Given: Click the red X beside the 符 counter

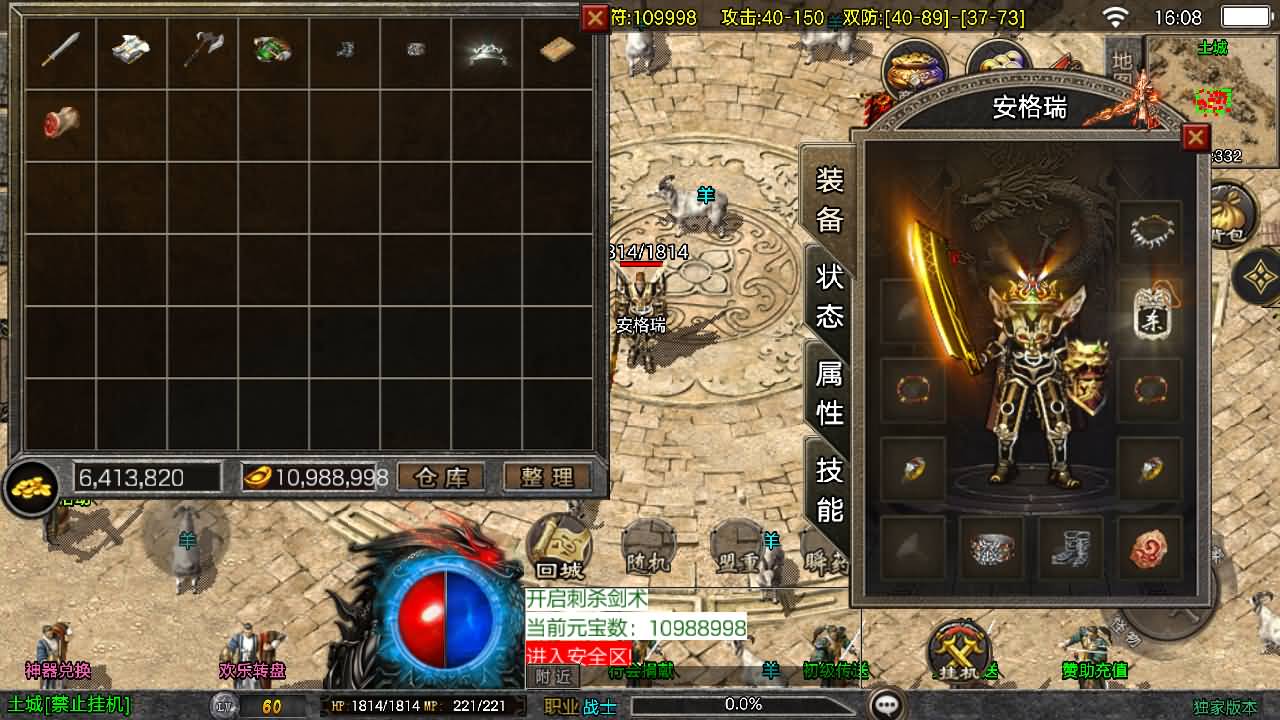Looking at the screenshot, I should tap(595, 16).
